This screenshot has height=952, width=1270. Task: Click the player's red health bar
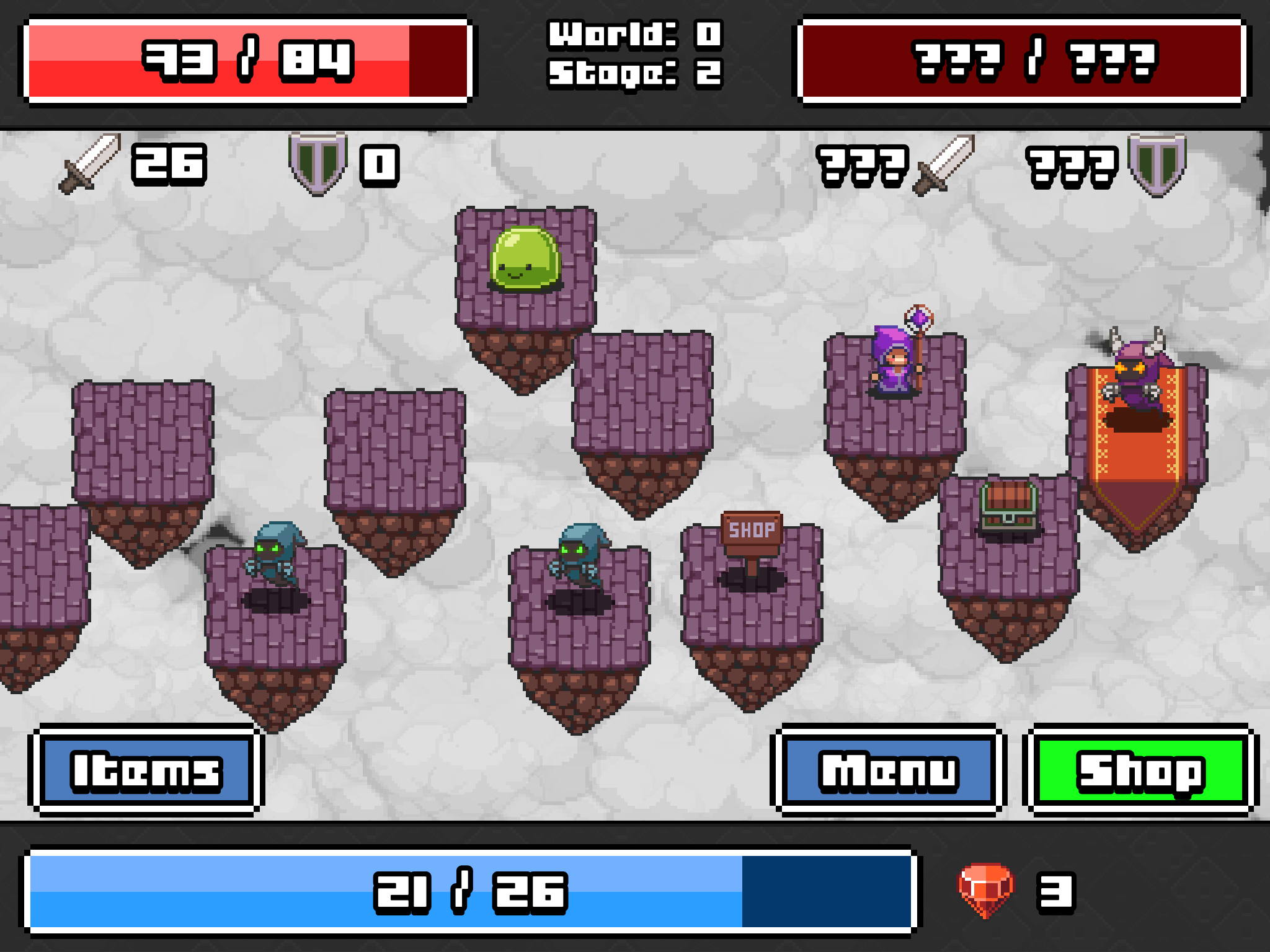(245, 59)
